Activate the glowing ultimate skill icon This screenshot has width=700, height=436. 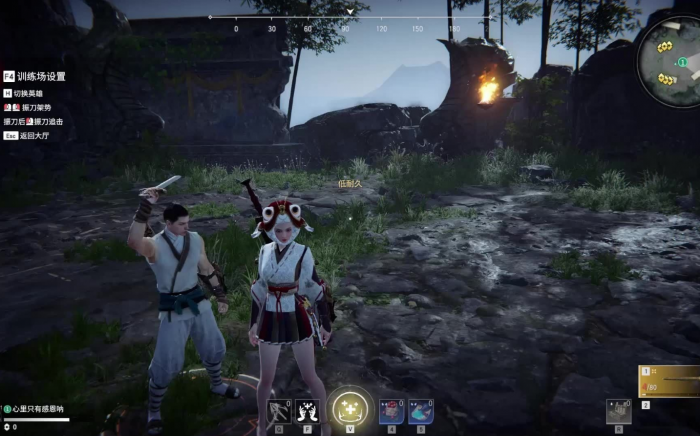(350, 408)
